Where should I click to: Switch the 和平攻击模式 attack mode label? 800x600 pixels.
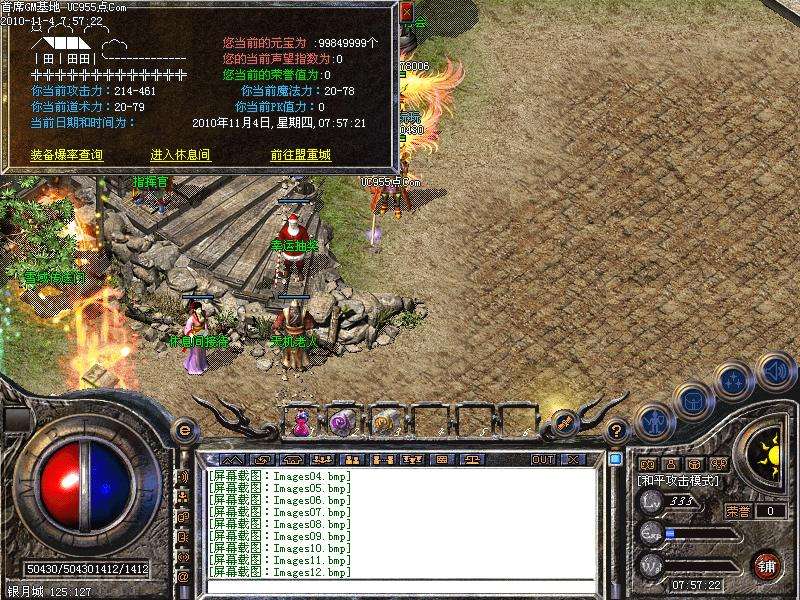(679, 481)
